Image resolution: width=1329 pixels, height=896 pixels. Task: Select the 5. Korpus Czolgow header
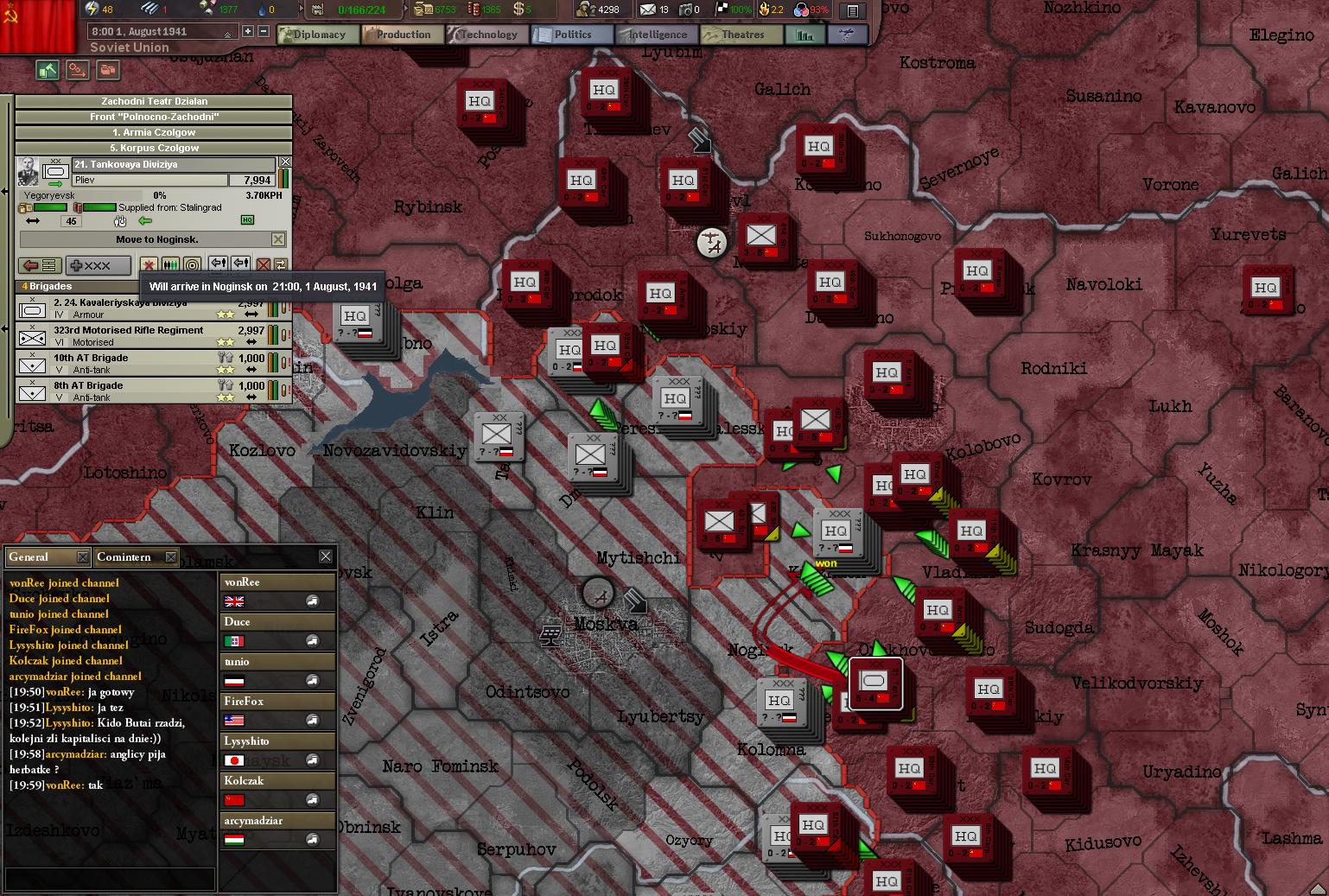(x=154, y=148)
